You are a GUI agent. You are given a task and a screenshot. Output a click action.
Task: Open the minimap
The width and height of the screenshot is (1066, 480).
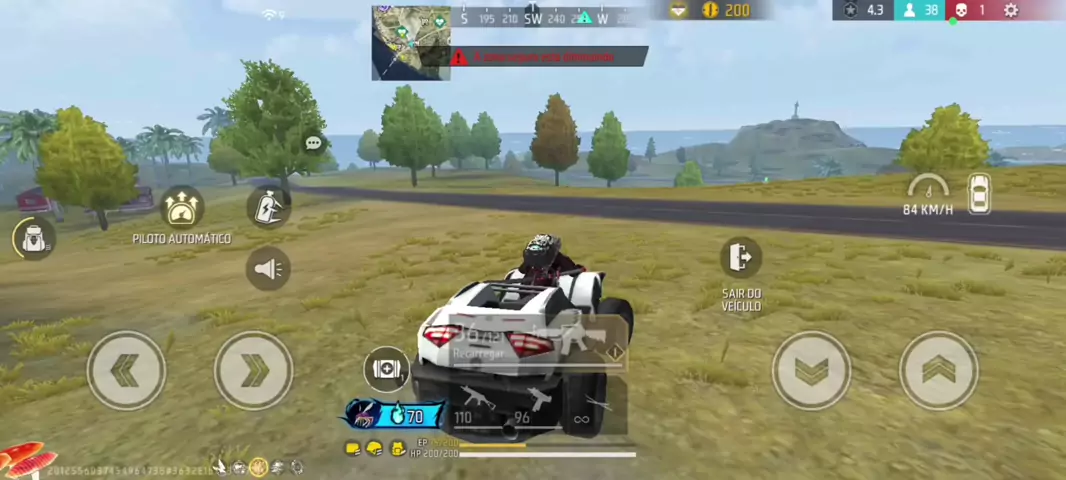[411, 43]
